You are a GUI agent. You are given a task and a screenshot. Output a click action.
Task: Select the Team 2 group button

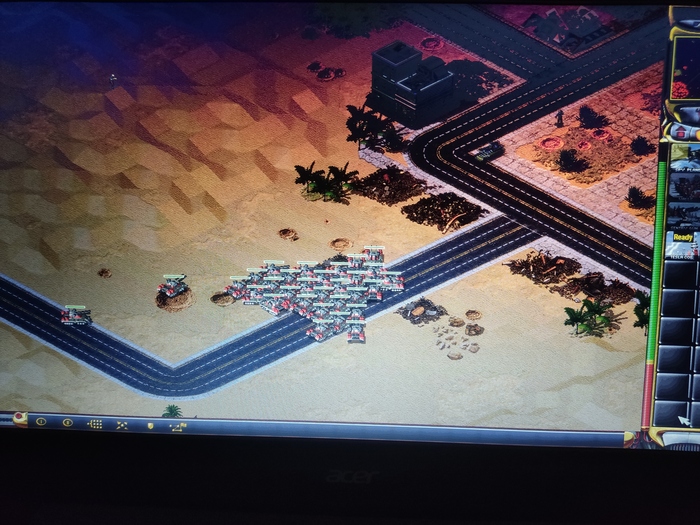68,423
